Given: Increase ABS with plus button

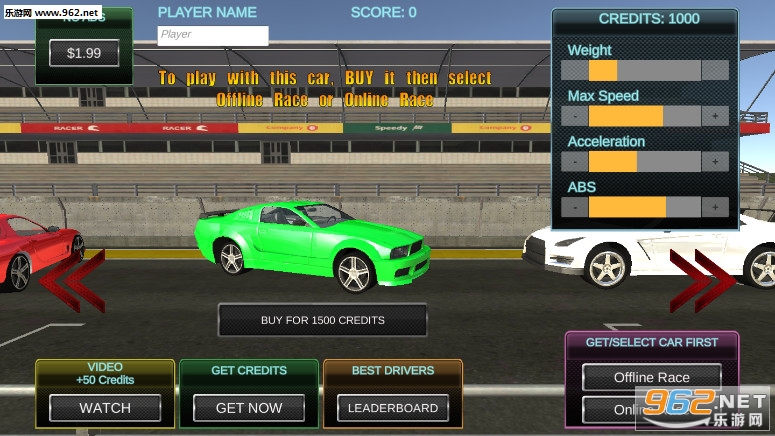Looking at the screenshot, I should tap(715, 207).
